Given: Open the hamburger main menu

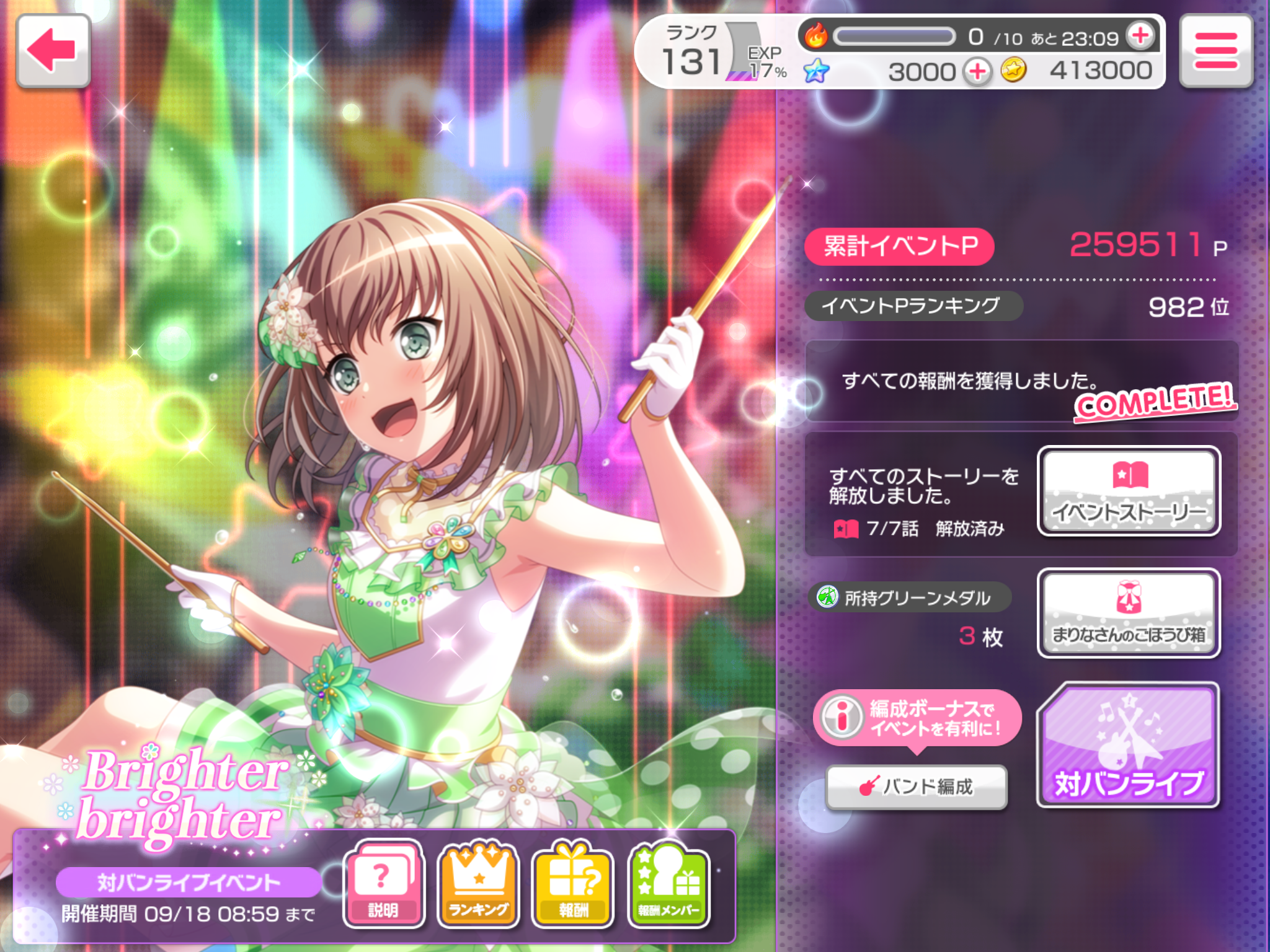Looking at the screenshot, I should pyautogui.click(x=1216, y=51).
